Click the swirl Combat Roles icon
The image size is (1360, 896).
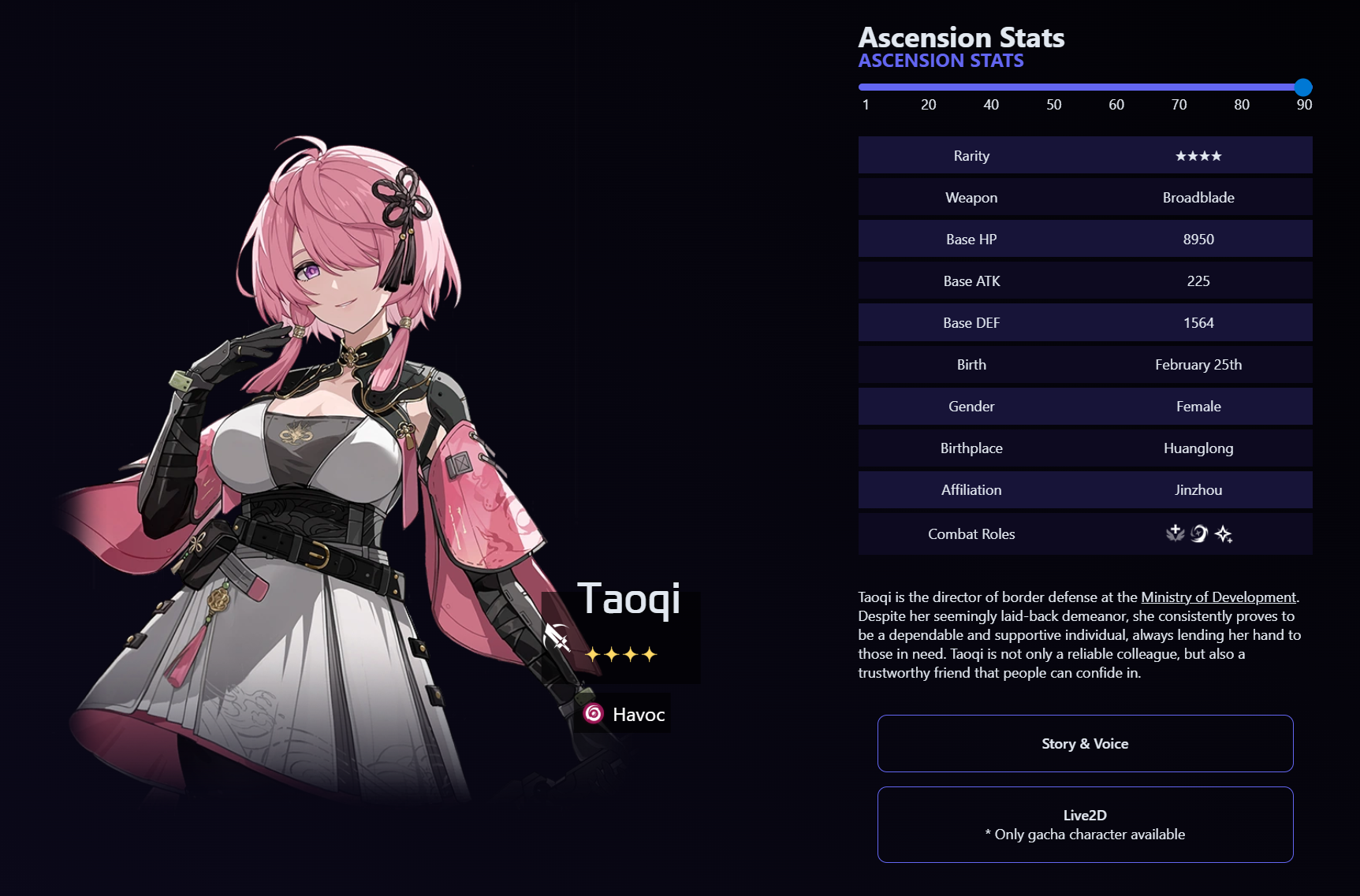point(1199,534)
